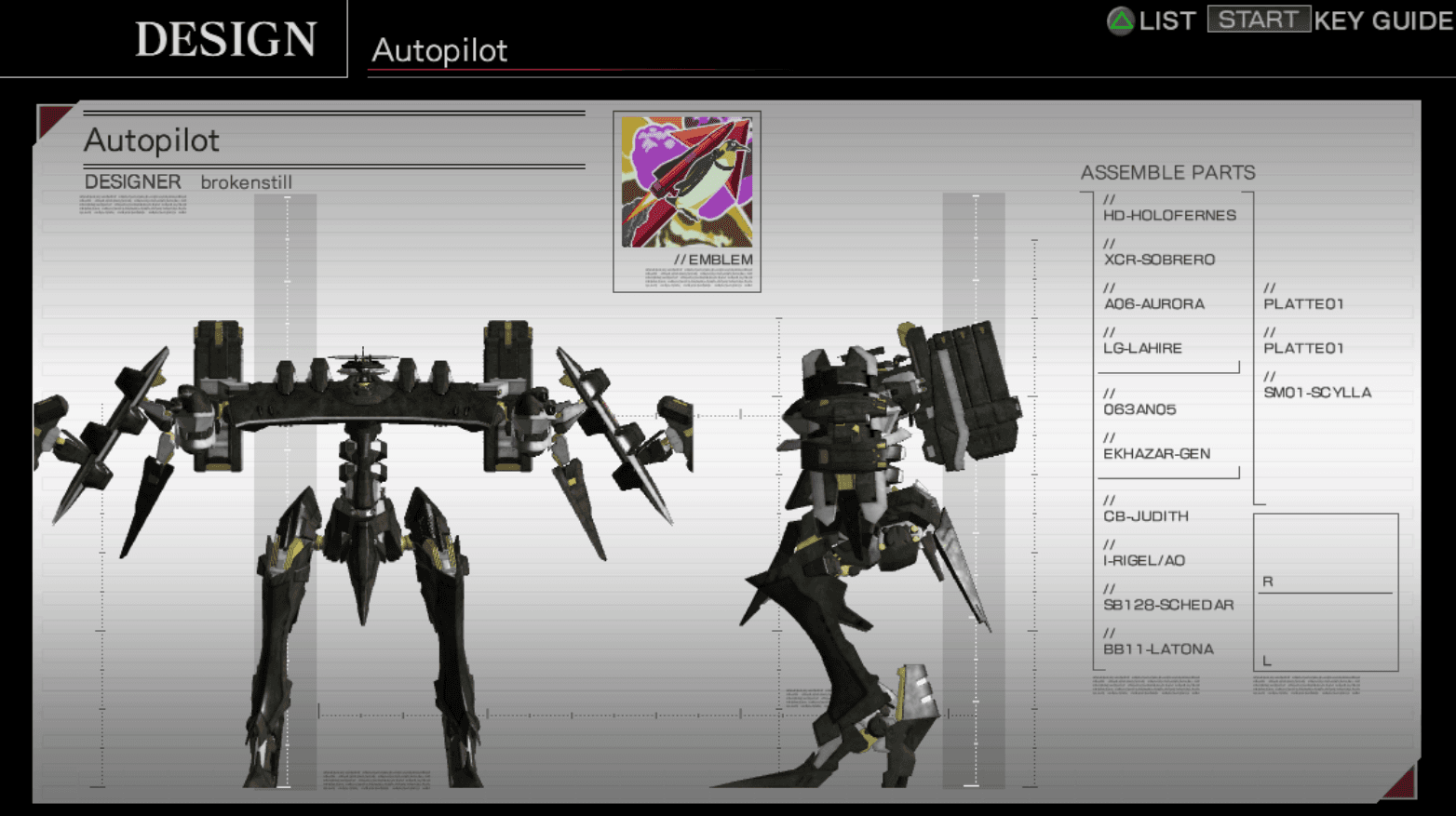Open the ASSEMBLE PARTS section
The height and width of the screenshot is (816, 1456).
(x=1168, y=173)
